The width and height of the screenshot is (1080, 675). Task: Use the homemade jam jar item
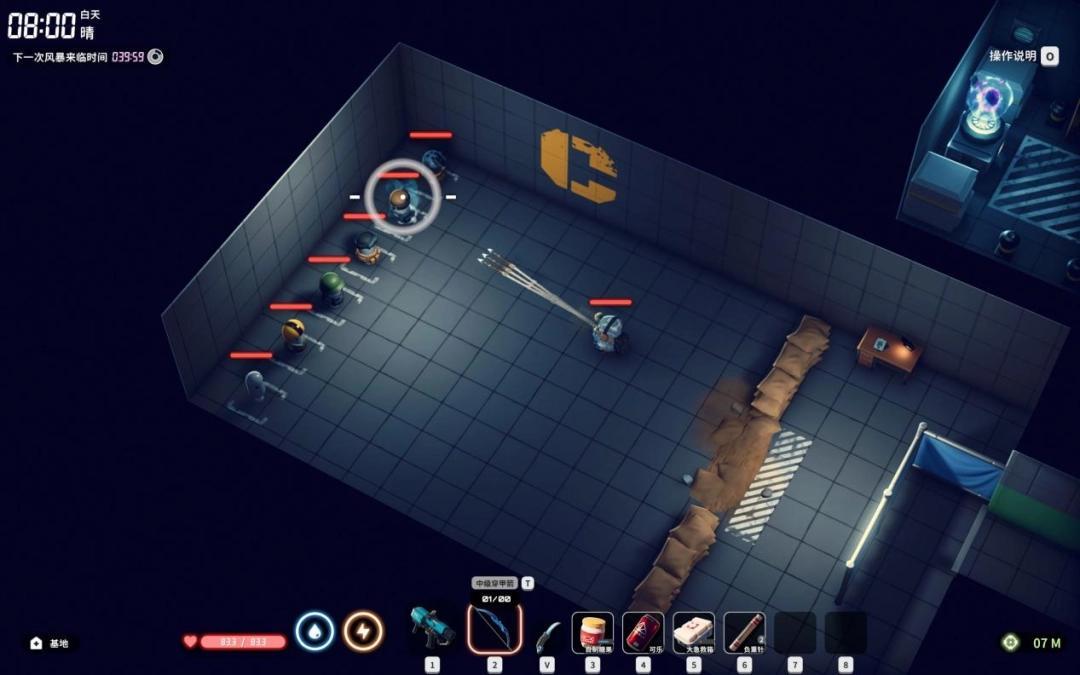point(593,632)
